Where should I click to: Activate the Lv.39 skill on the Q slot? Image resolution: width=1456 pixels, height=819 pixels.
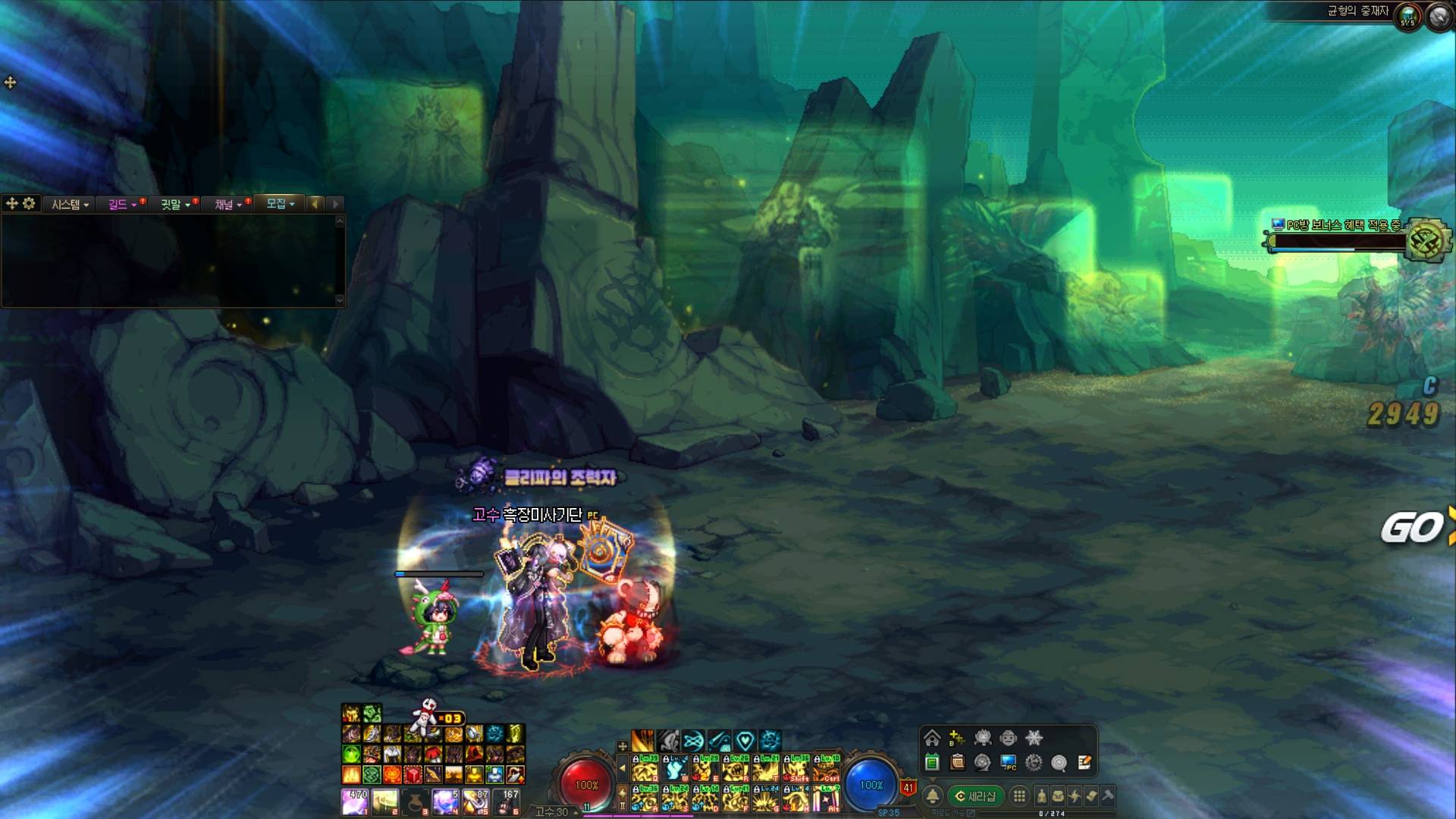pyautogui.click(x=645, y=769)
